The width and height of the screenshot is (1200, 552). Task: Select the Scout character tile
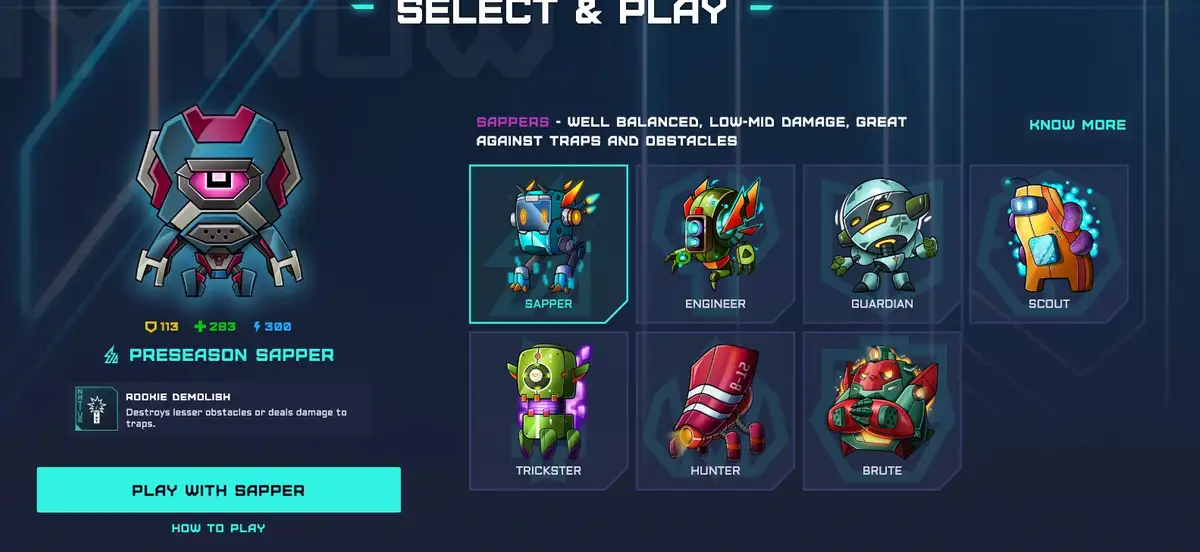[x=1049, y=243]
